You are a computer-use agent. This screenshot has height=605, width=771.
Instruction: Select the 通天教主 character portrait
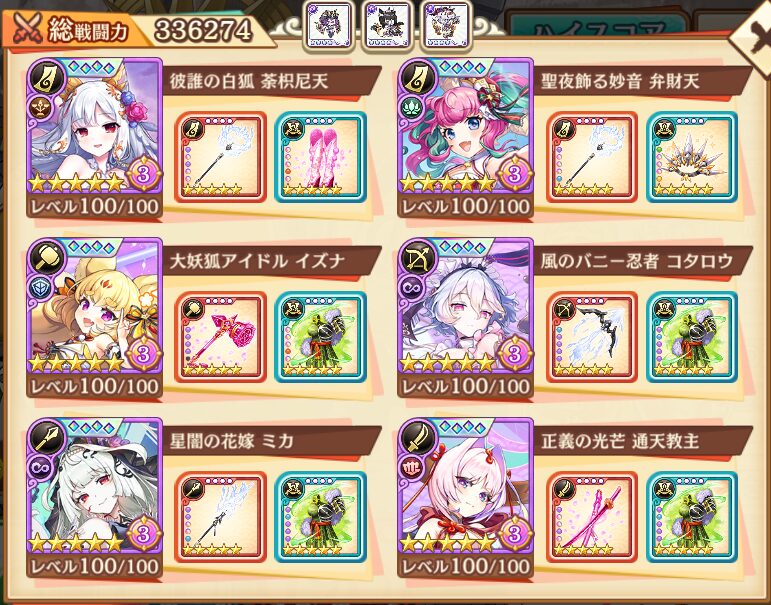click(466, 496)
